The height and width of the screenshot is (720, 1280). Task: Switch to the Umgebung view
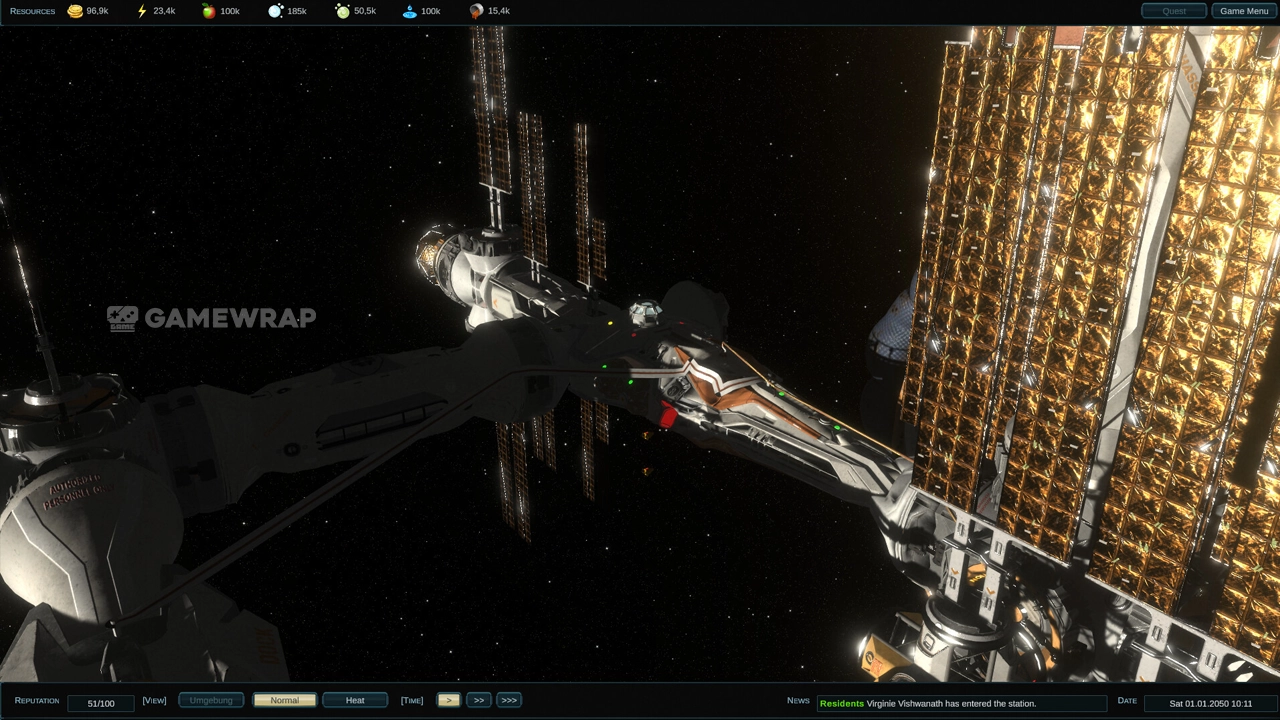coord(211,701)
